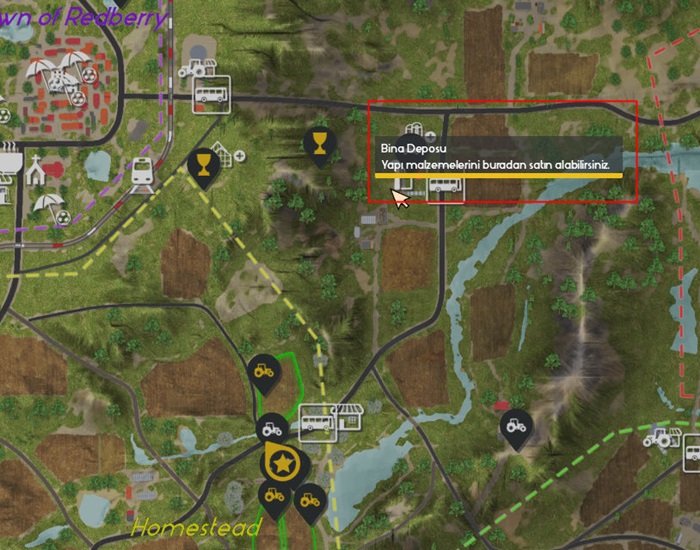Select the yellow tractor pin by the green field outline
This screenshot has width=700, height=550.
pyautogui.click(x=264, y=372)
